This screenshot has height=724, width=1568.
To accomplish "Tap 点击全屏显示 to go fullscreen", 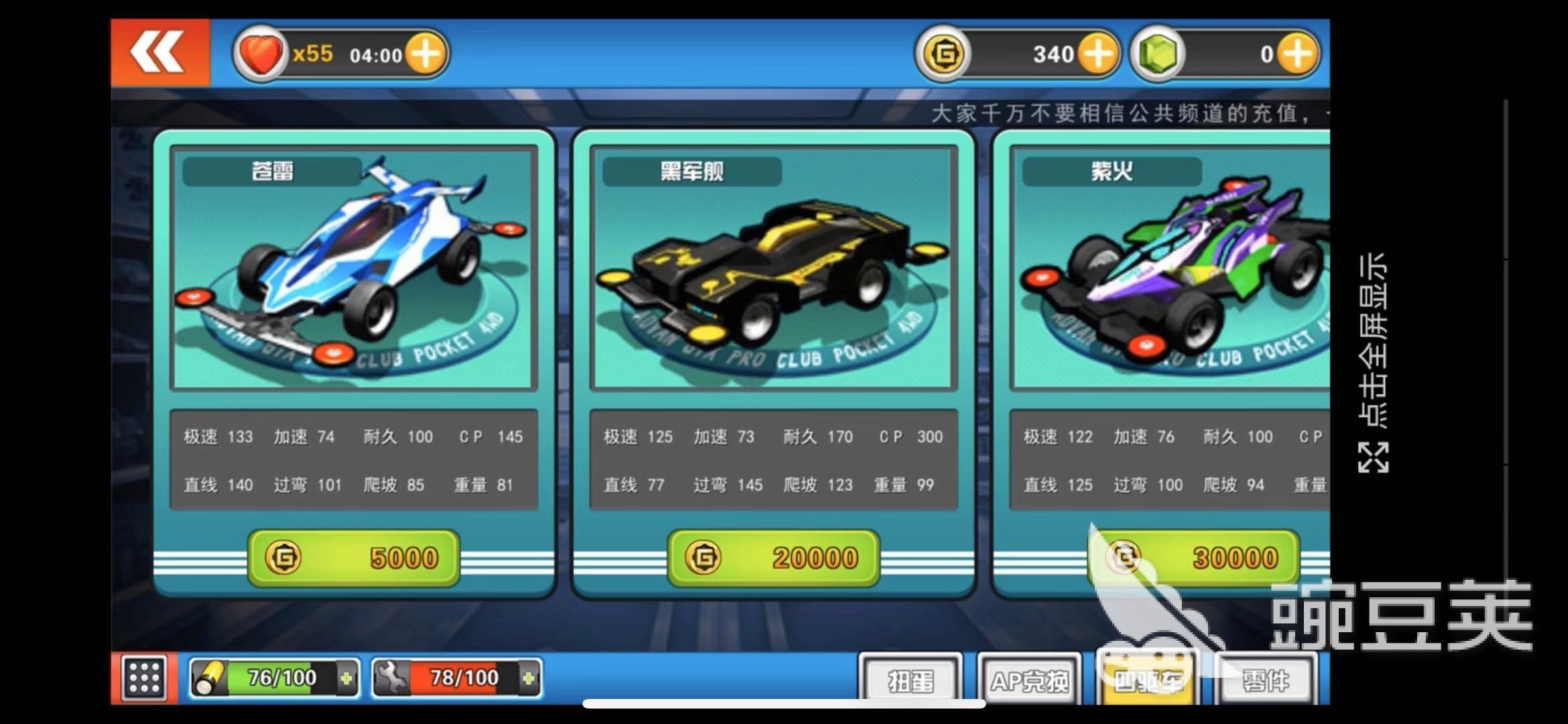I will tap(1373, 362).
